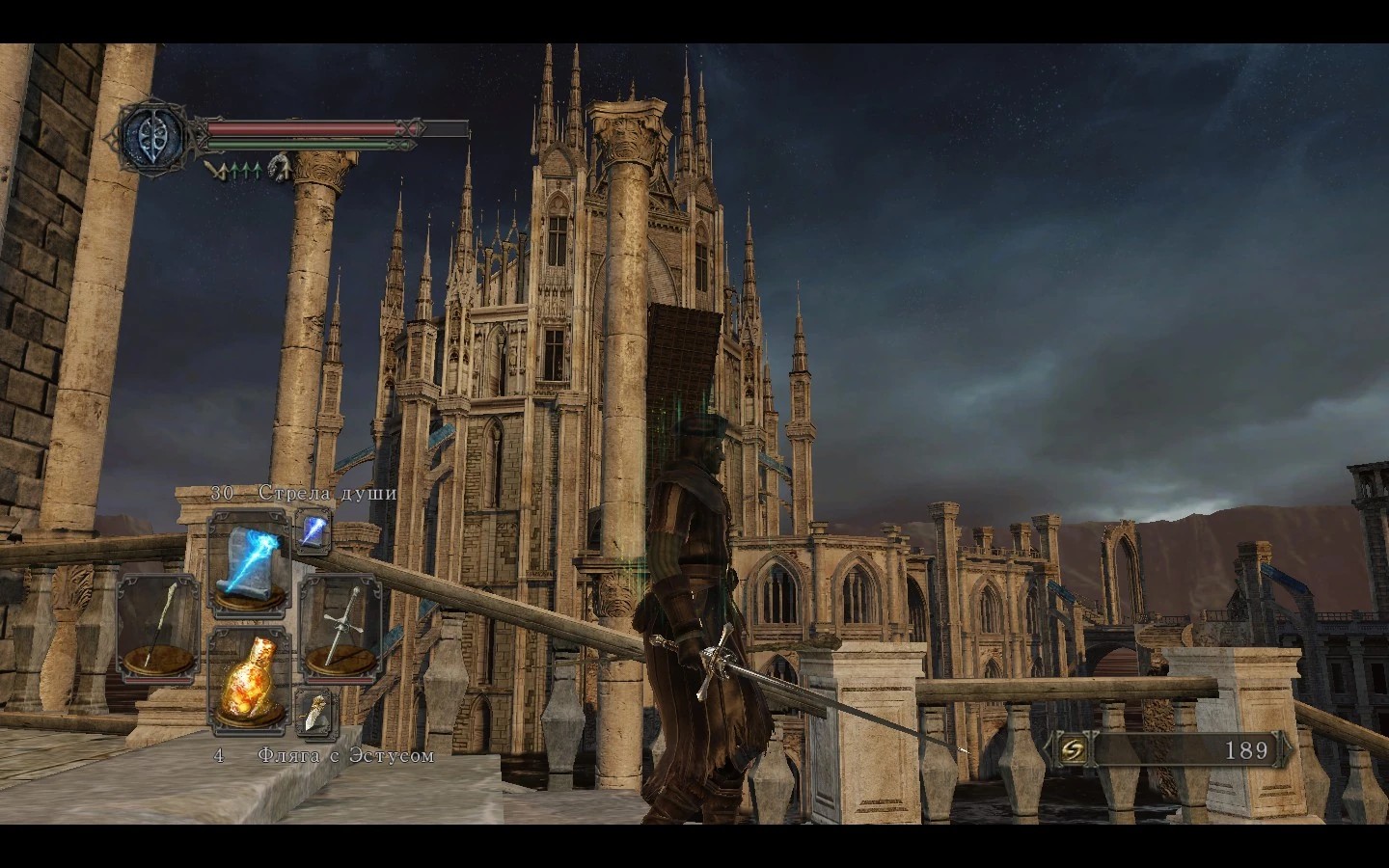Image resolution: width=1389 pixels, height=868 pixels.
Task: Pick the small queued spell scroll icon
Action: (x=314, y=529)
